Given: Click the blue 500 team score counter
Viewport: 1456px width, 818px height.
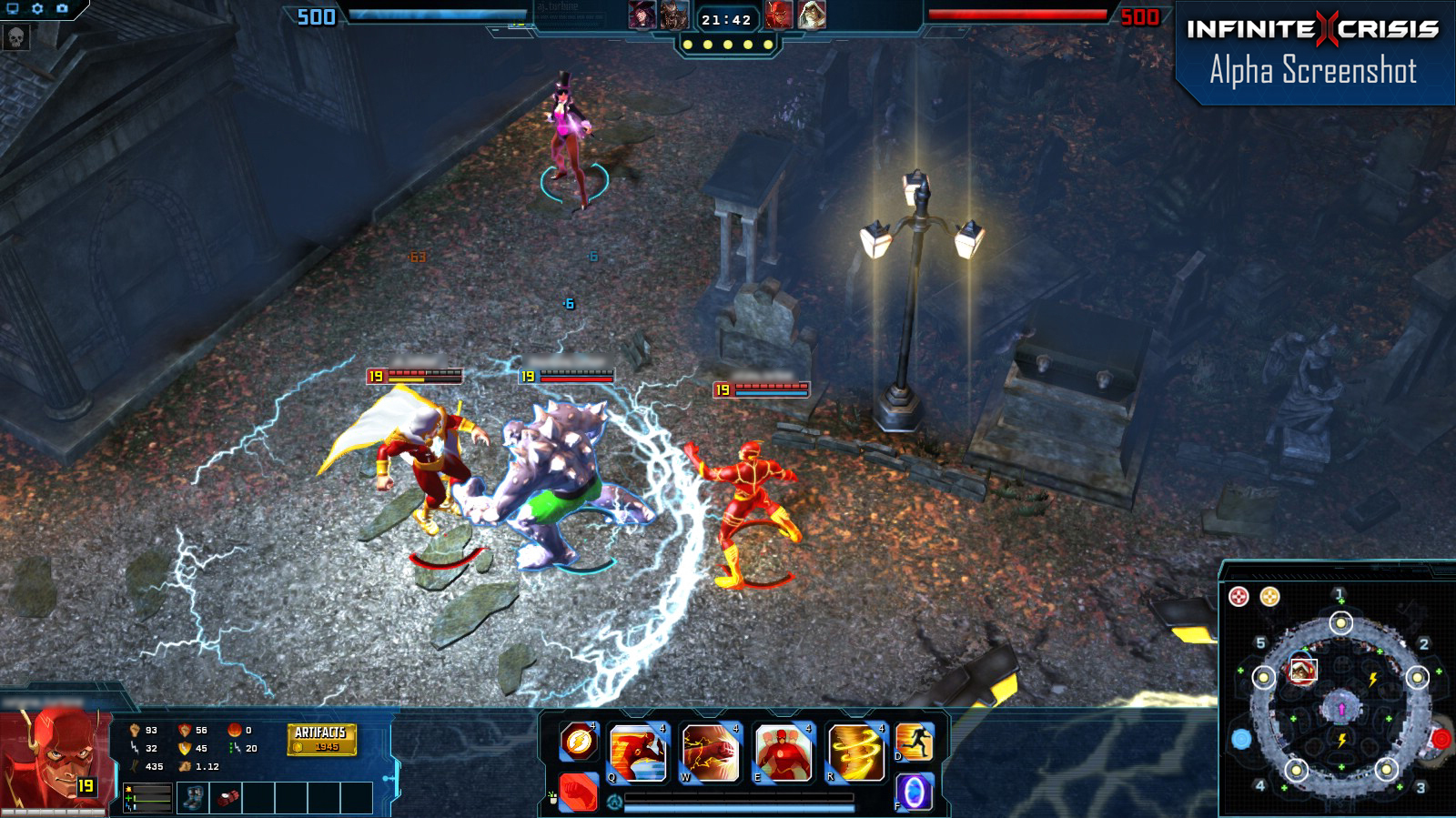Looking at the screenshot, I should click(317, 15).
